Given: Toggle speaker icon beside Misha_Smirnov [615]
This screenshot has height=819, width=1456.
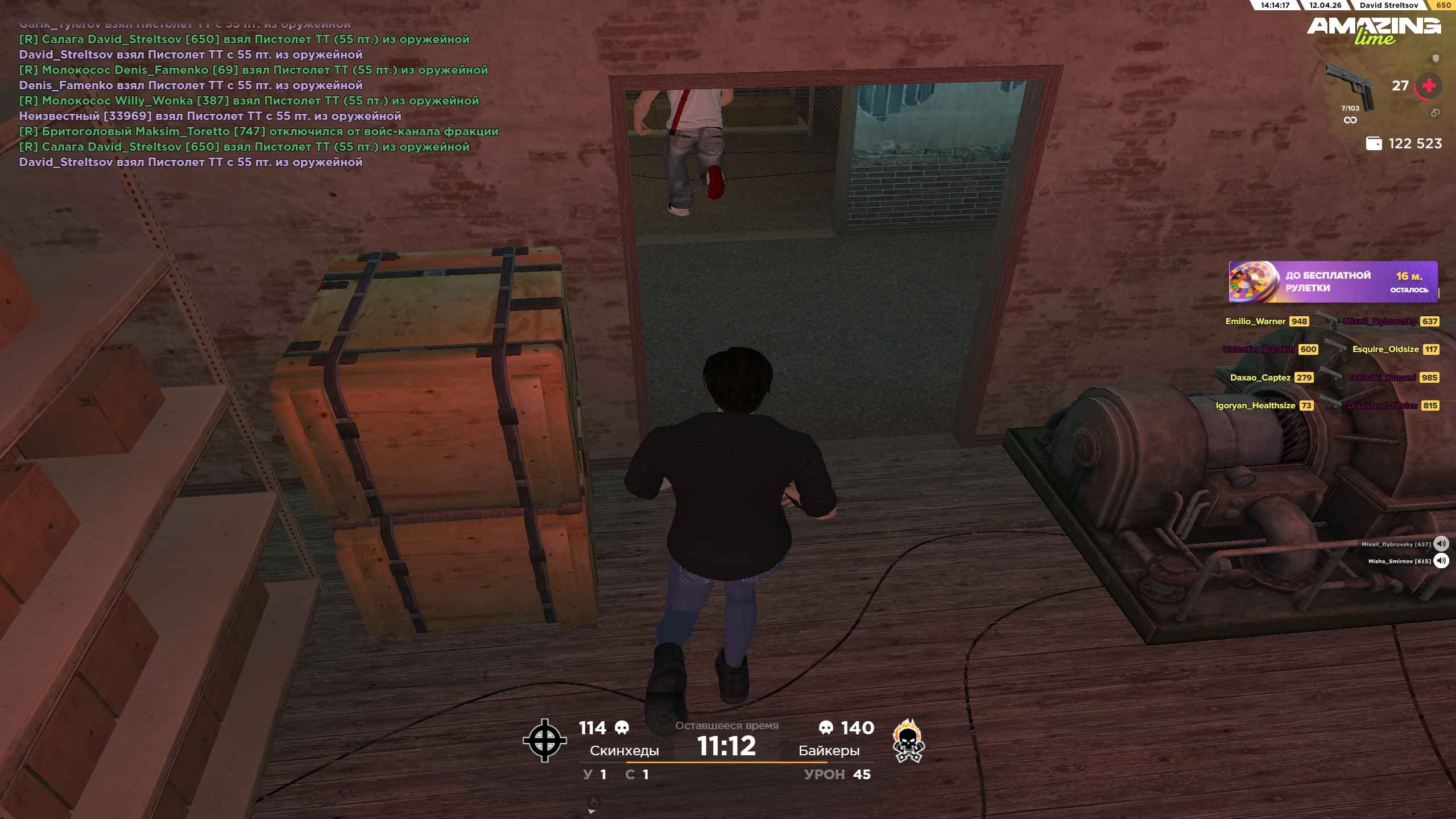Looking at the screenshot, I should click(x=1441, y=561).
